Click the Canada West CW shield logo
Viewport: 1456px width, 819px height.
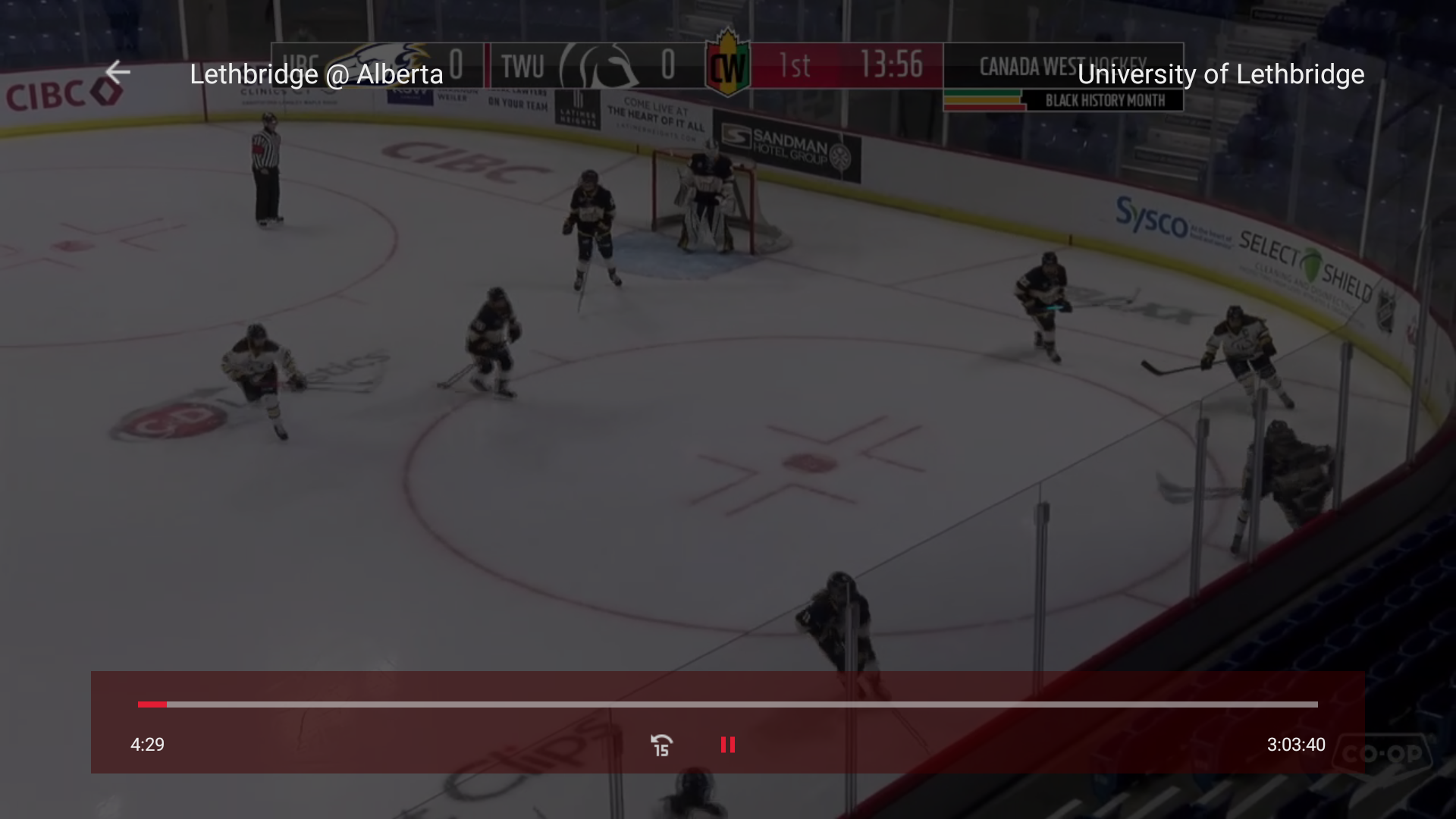[x=728, y=67]
